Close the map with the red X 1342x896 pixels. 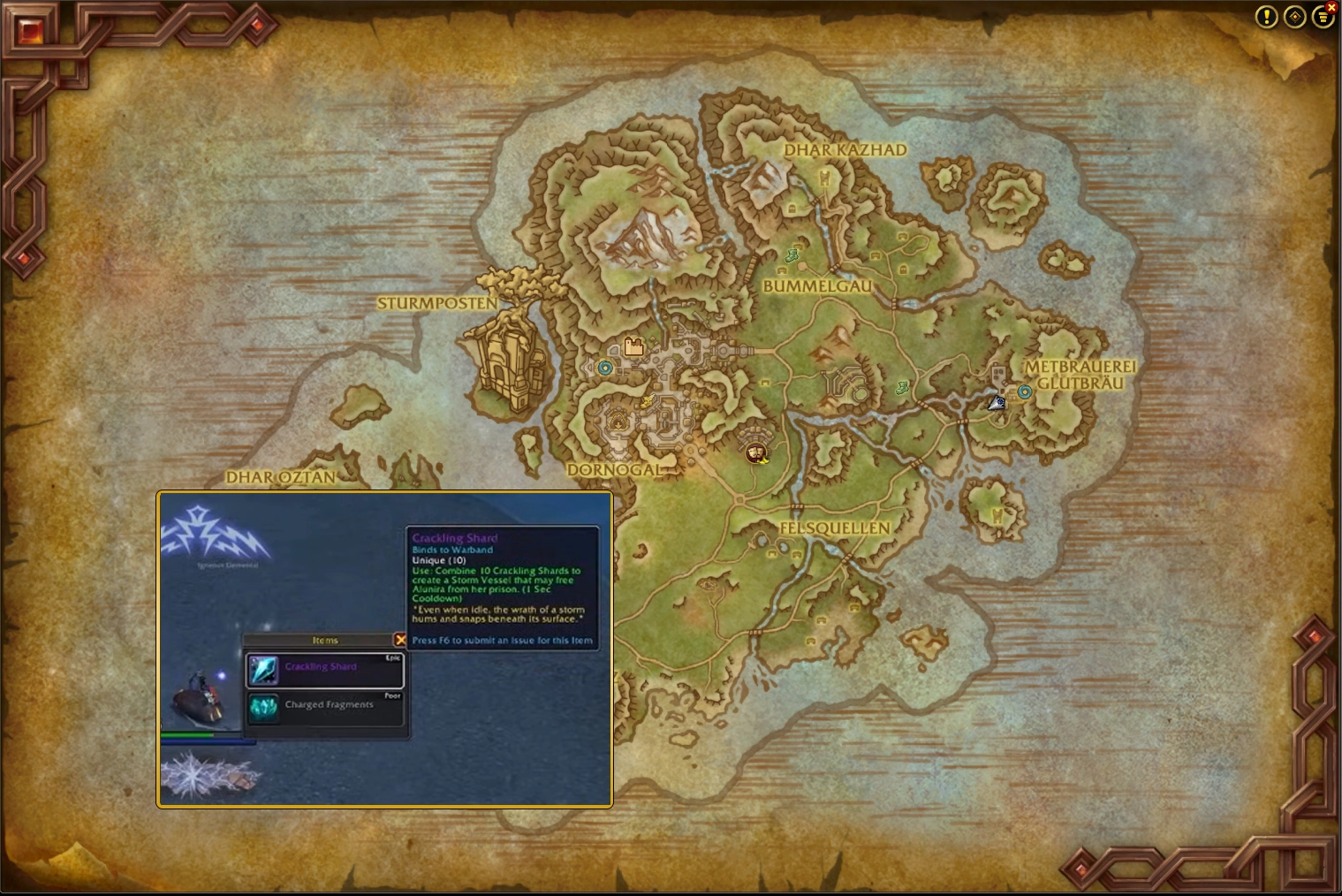[x=1331, y=7]
